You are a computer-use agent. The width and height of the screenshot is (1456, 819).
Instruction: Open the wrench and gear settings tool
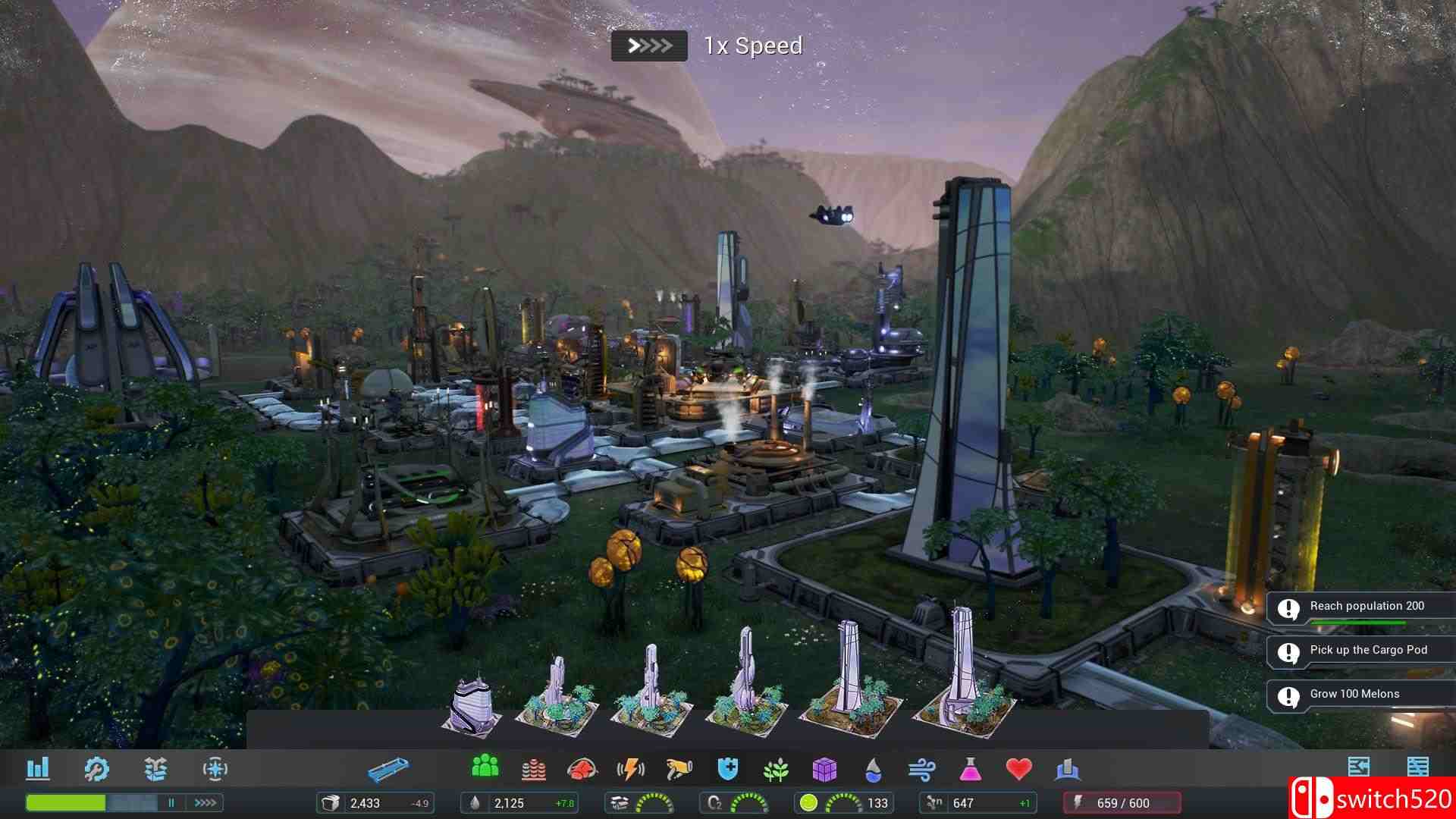coord(96,769)
